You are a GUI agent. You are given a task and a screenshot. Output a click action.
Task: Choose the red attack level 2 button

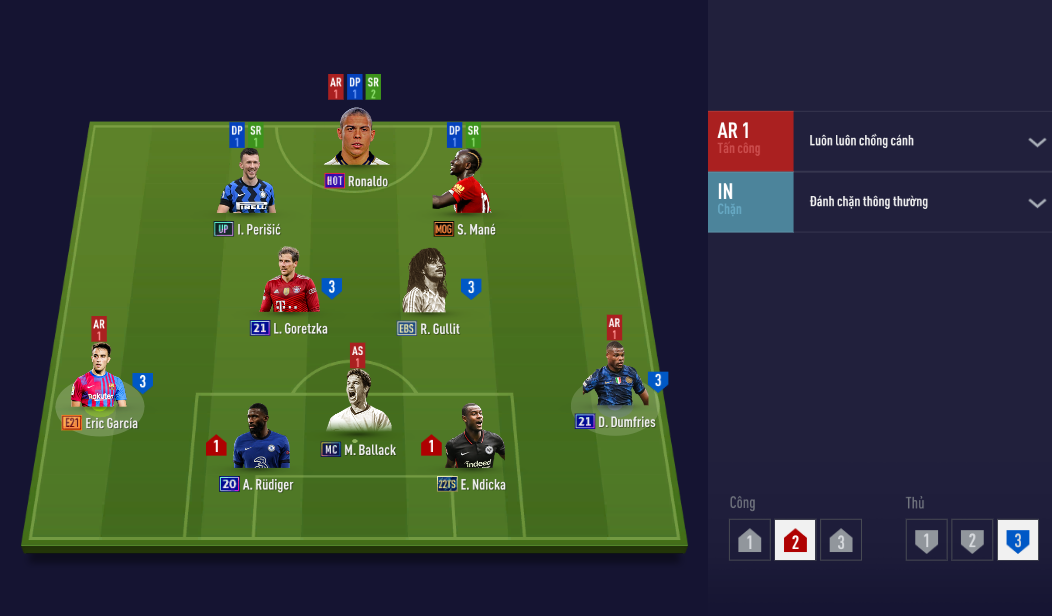click(795, 541)
